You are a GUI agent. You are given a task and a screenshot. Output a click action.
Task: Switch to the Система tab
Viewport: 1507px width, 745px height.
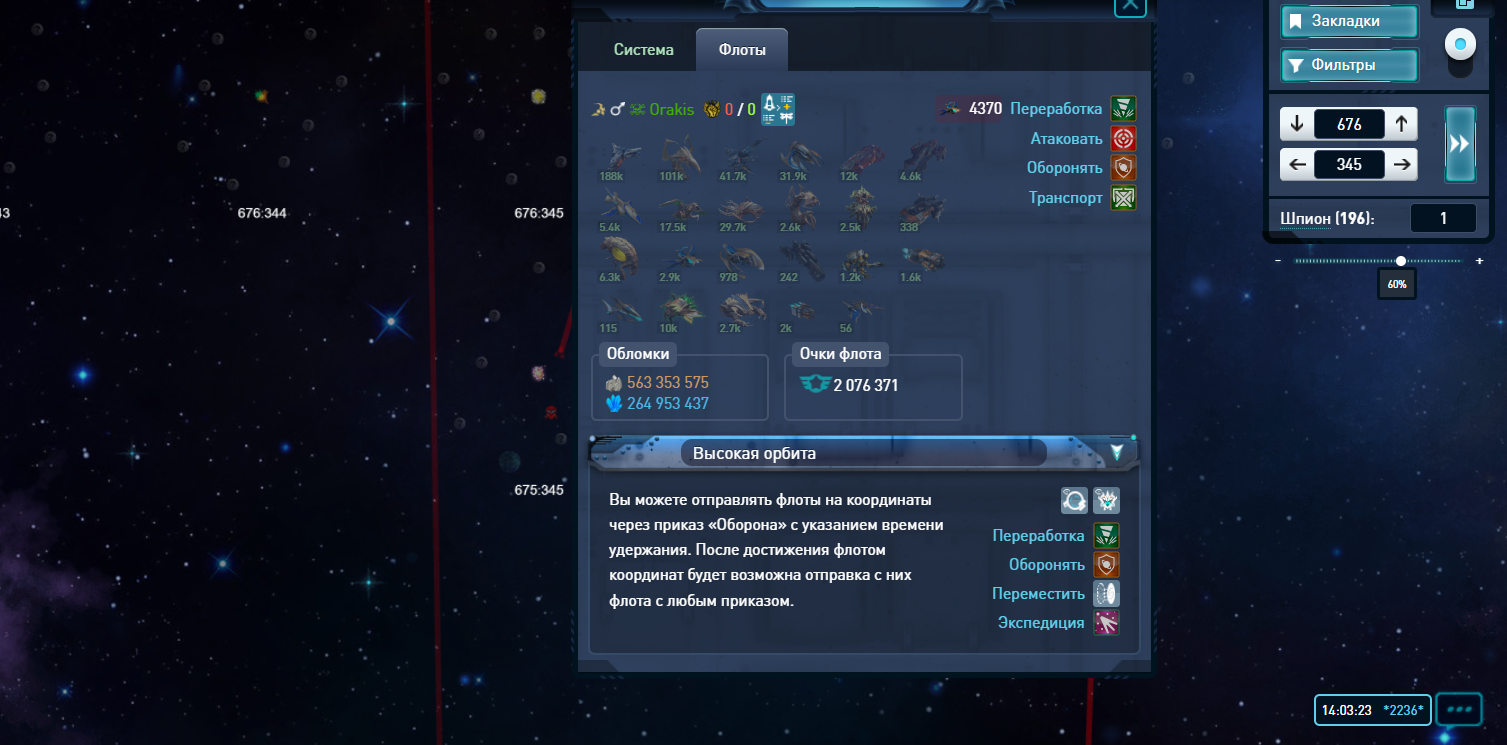pyautogui.click(x=643, y=50)
